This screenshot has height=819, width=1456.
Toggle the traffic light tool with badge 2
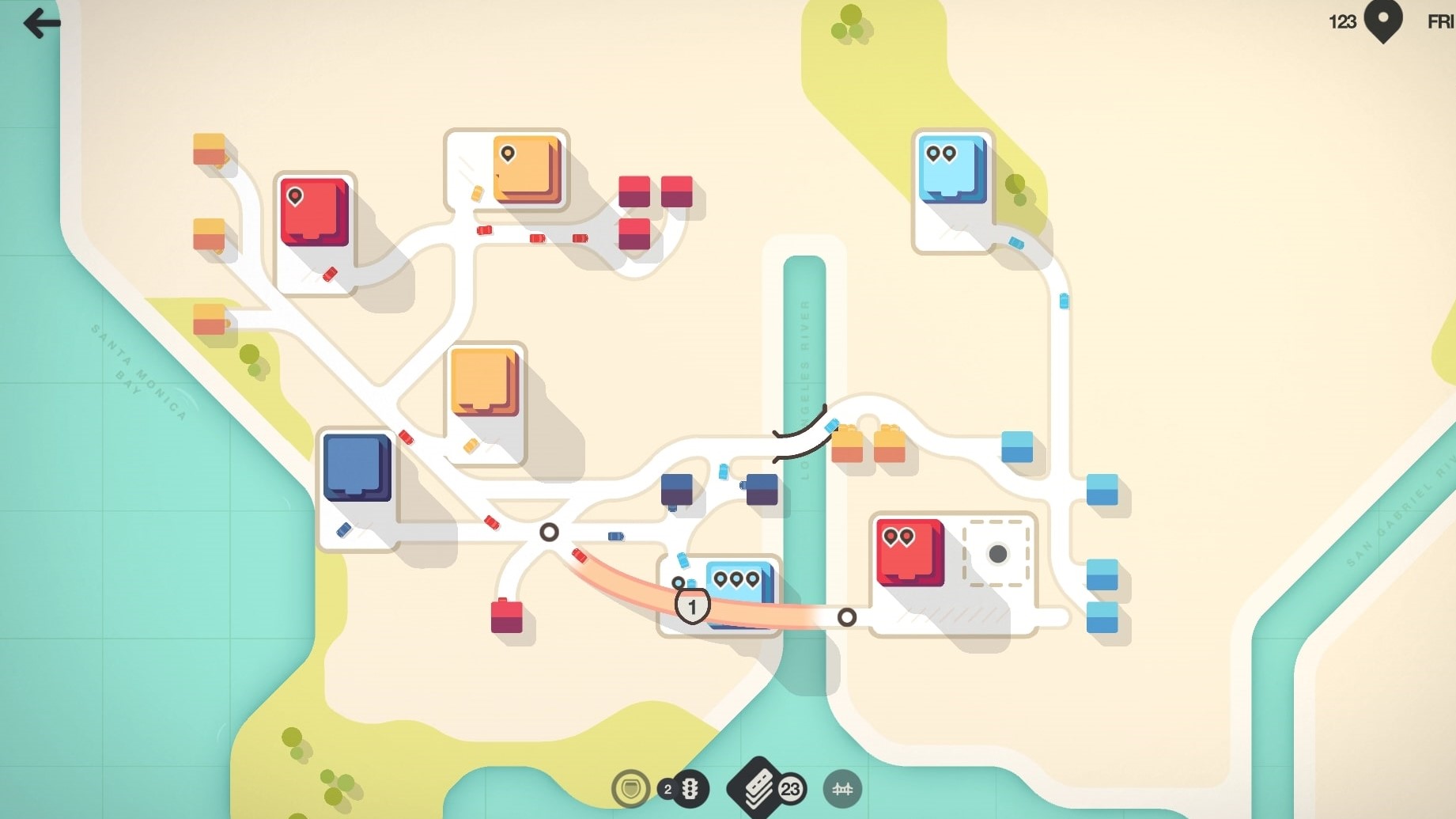[685, 789]
